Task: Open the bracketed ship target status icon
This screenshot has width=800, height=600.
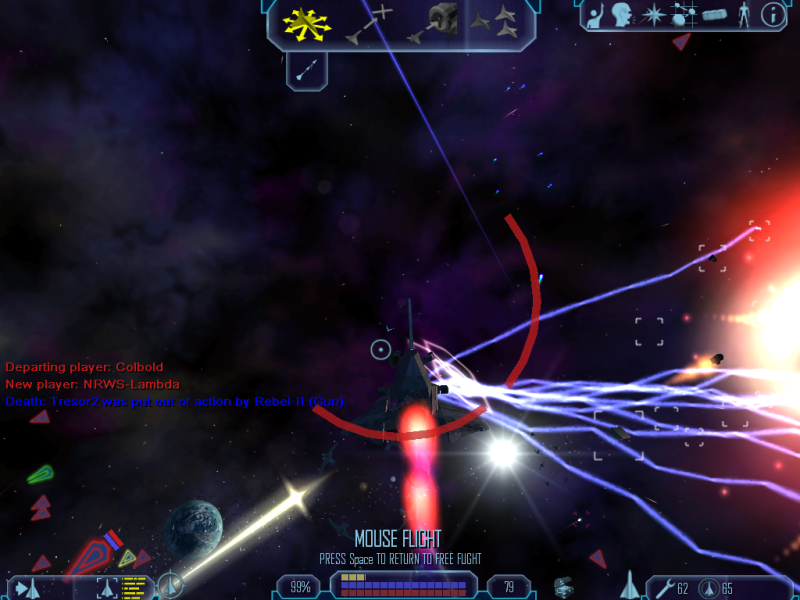Action: [108, 587]
